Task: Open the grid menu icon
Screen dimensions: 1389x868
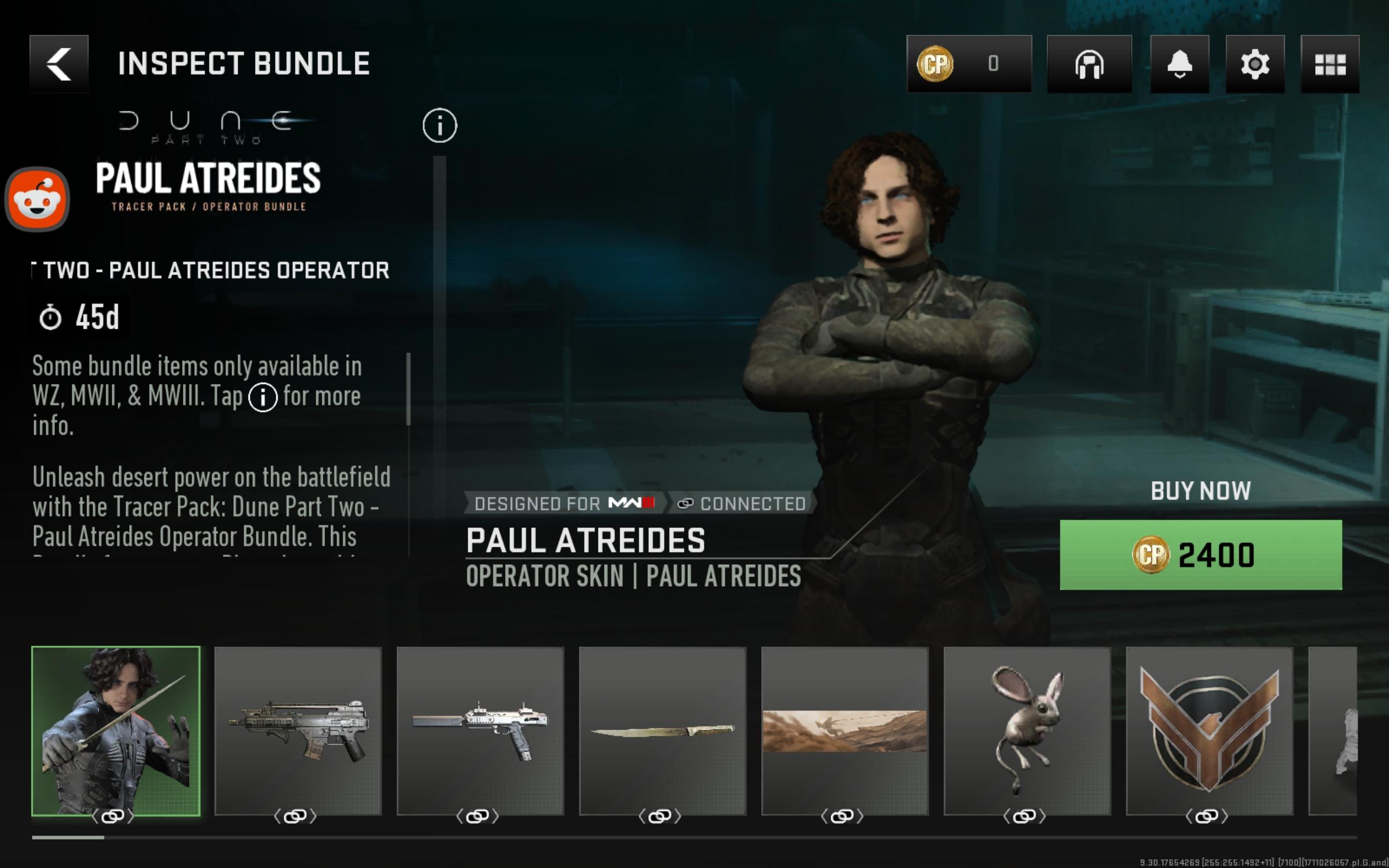Action: pyautogui.click(x=1329, y=63)
